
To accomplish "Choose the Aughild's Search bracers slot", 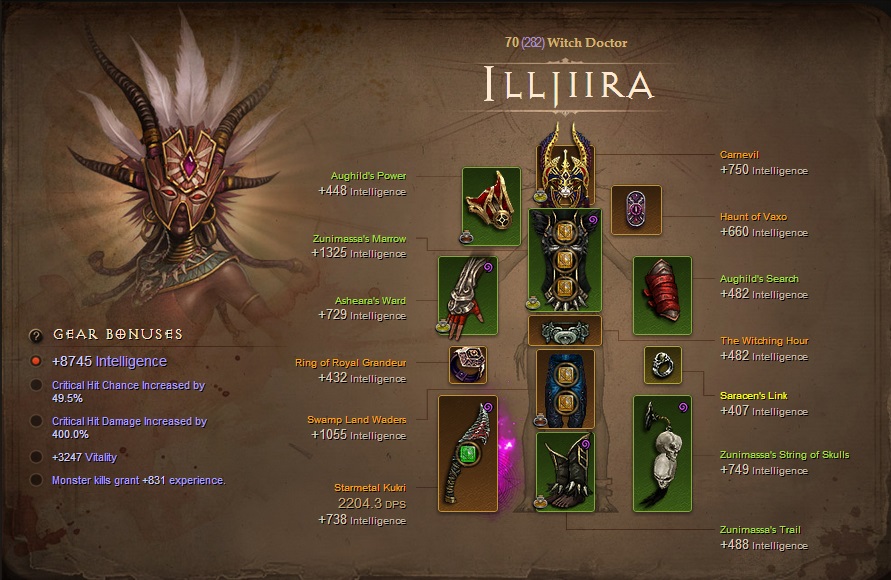I will pyautogui.click(x=662, y=296).
